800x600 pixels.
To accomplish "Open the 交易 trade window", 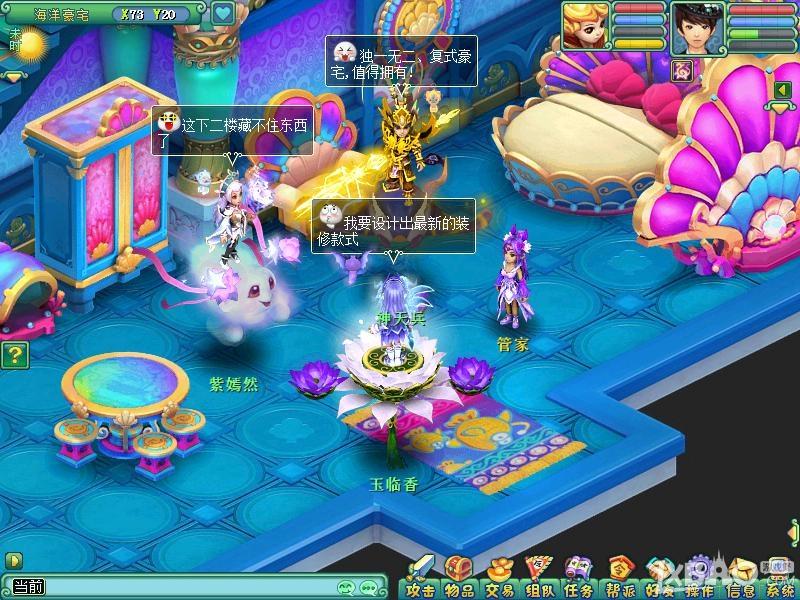I will click(x=498, y=578).
